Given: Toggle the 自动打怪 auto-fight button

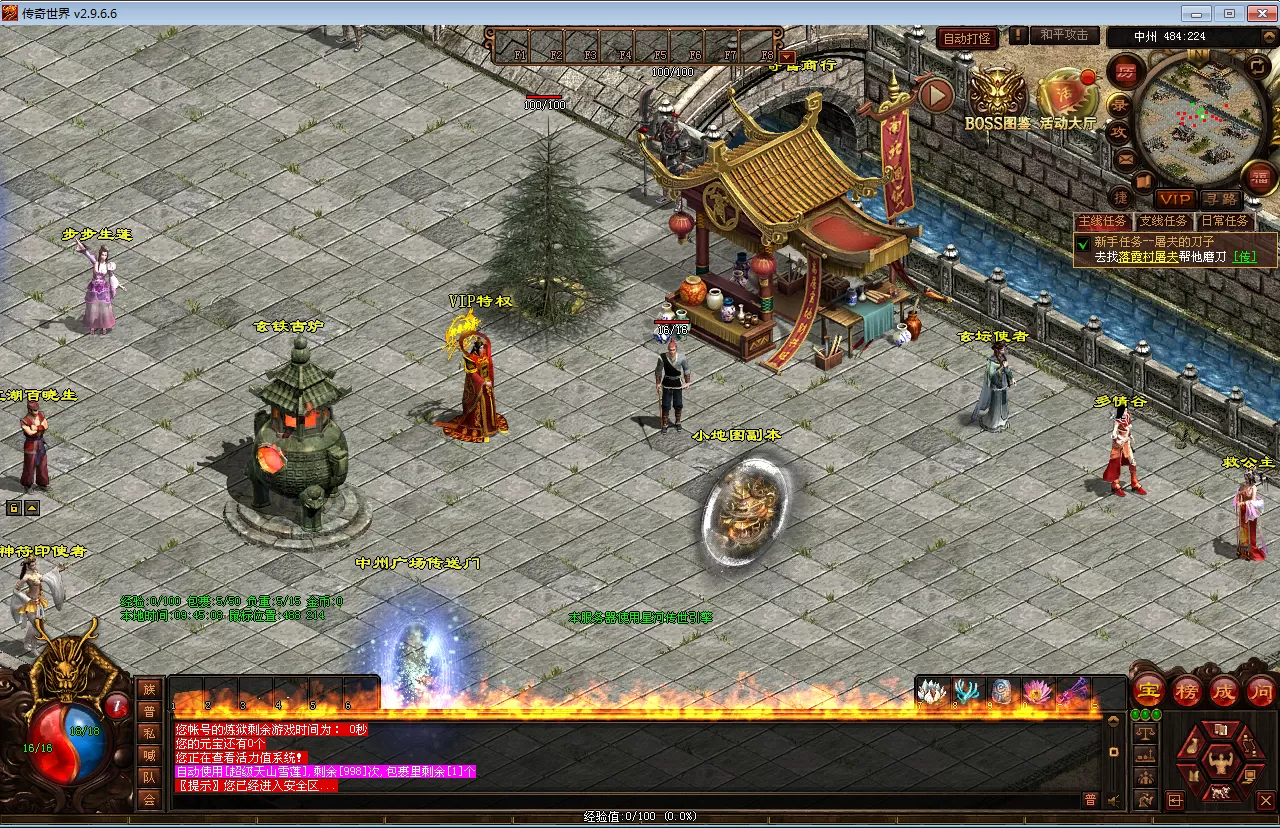Looking at the screenshot, I should click(x=967, y=38).
